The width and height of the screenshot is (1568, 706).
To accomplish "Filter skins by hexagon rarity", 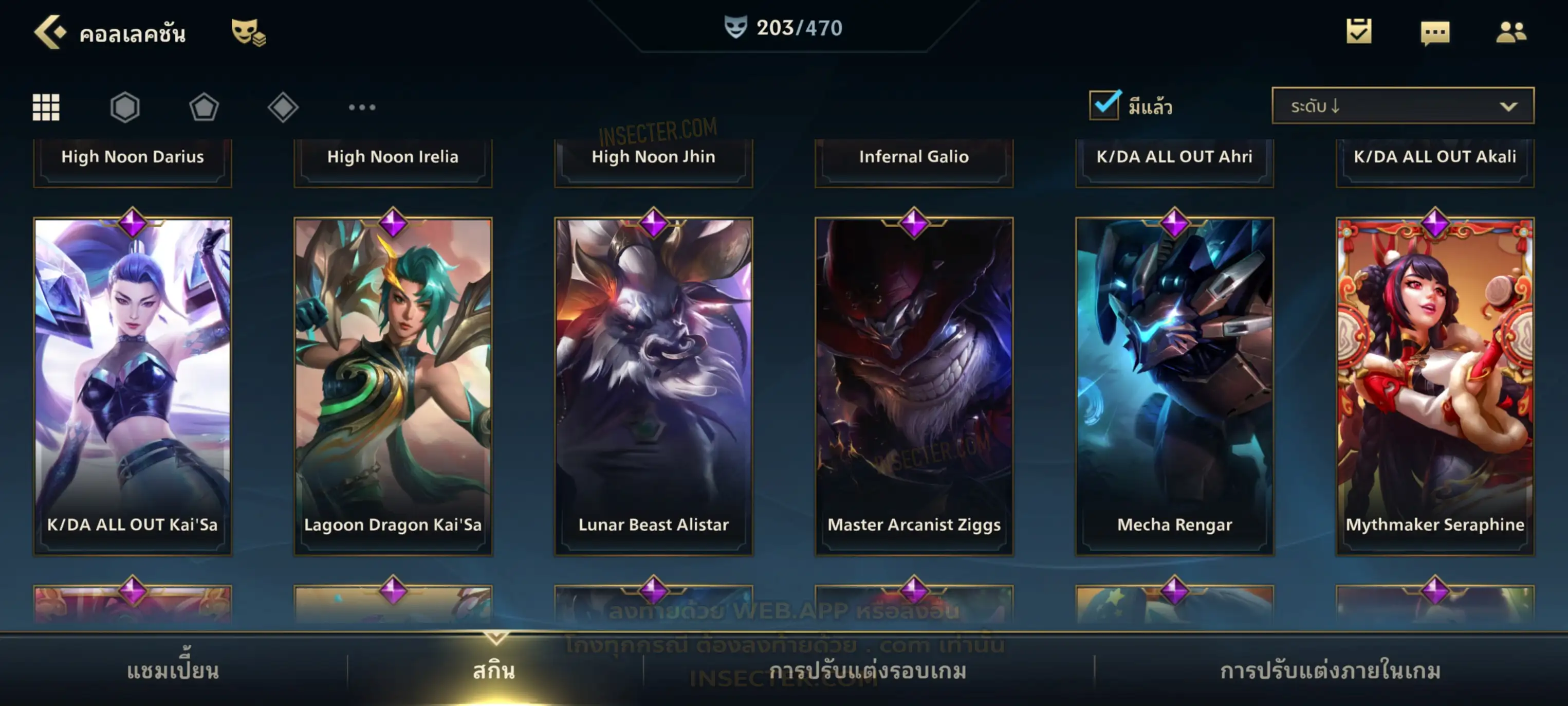I will (125, 108).
